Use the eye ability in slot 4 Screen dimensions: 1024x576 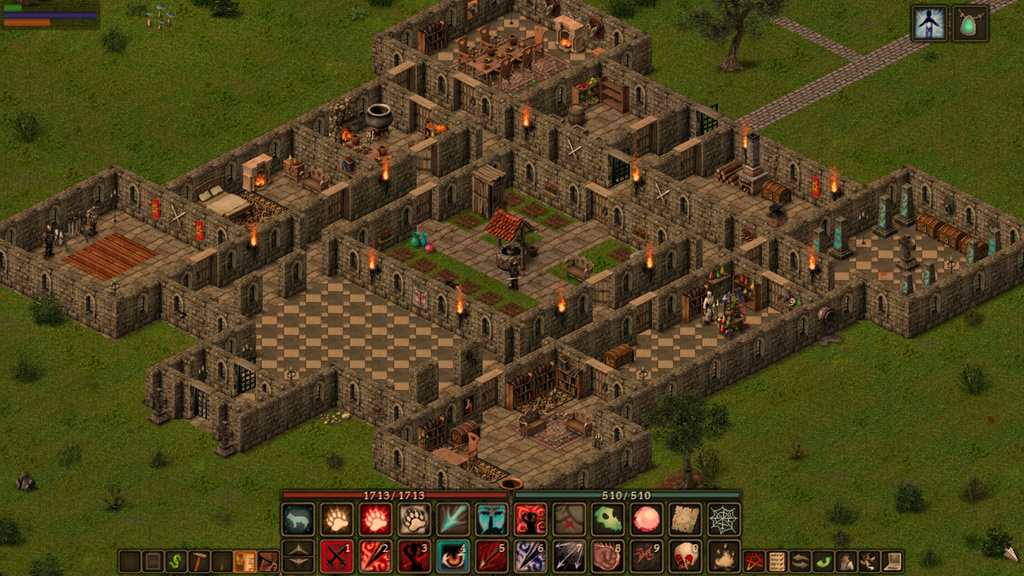452,556
